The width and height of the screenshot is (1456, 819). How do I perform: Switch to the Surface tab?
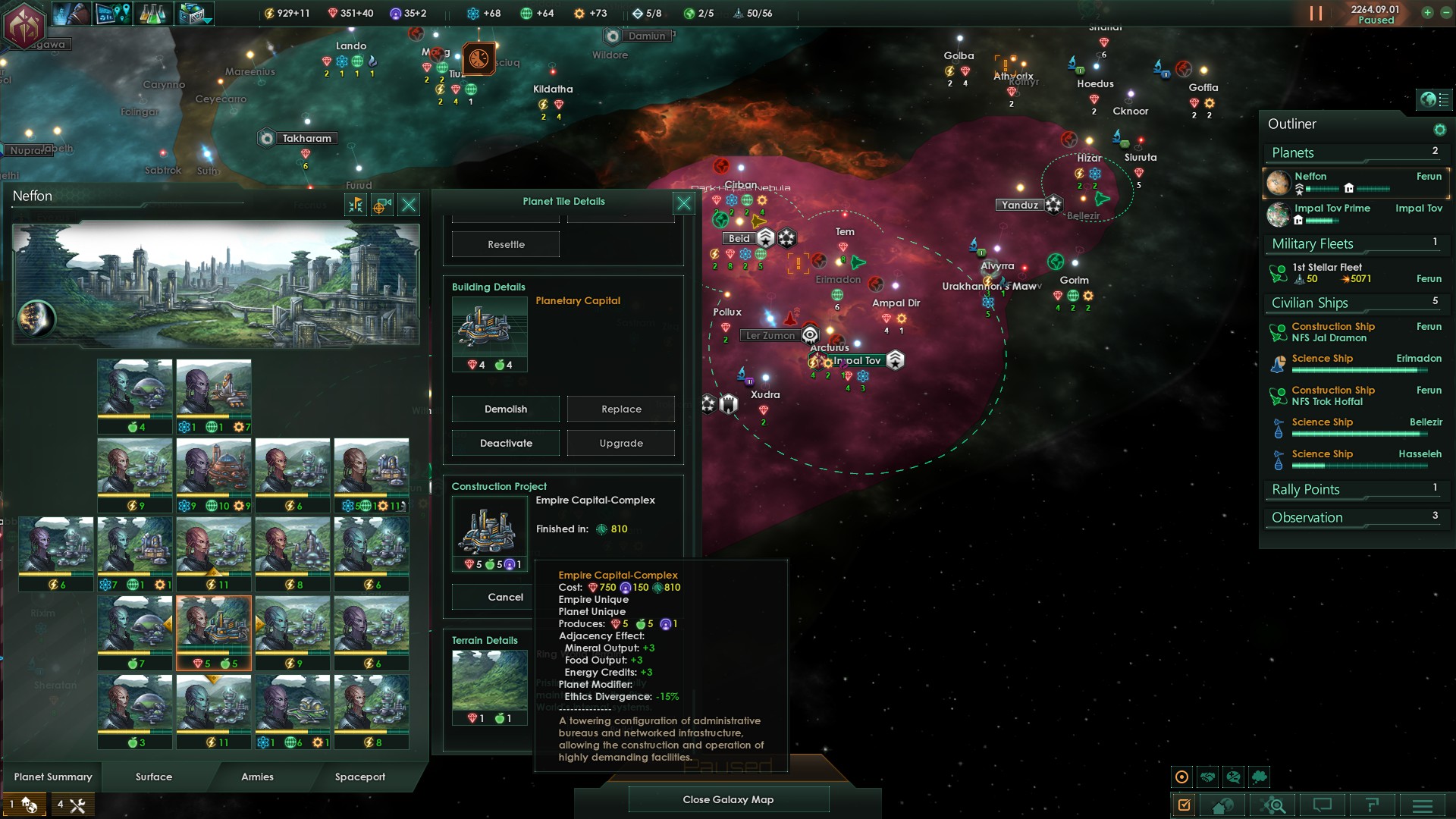[x=154, y=777]
